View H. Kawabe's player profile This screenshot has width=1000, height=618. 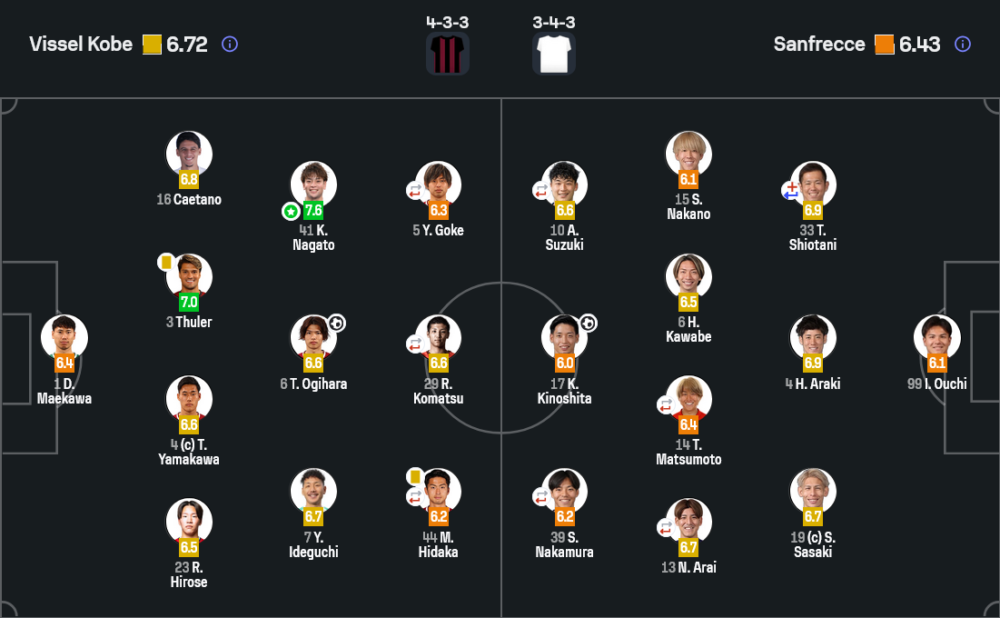(688, 277)
